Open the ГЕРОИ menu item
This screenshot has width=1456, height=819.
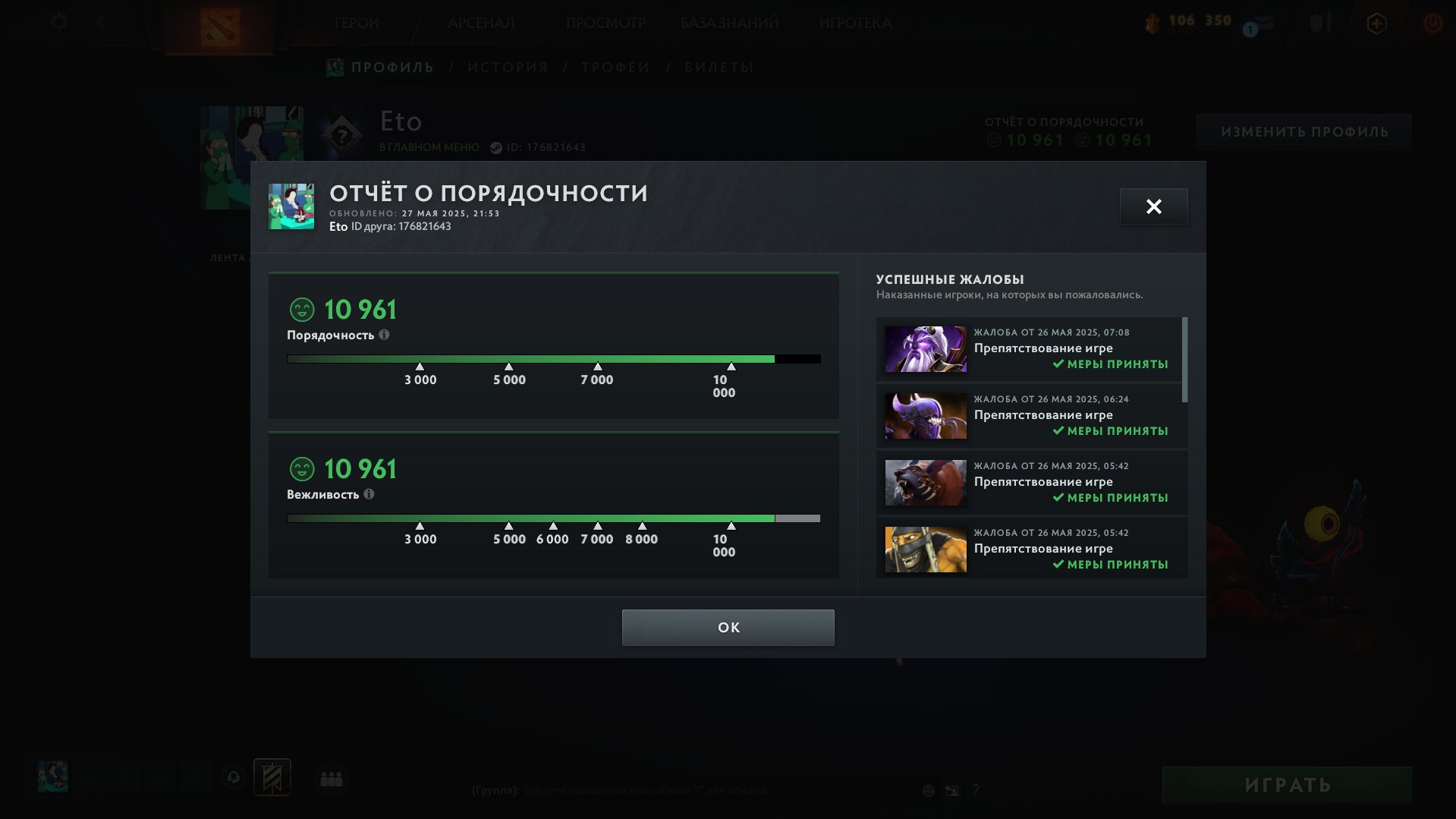[357, 23]
